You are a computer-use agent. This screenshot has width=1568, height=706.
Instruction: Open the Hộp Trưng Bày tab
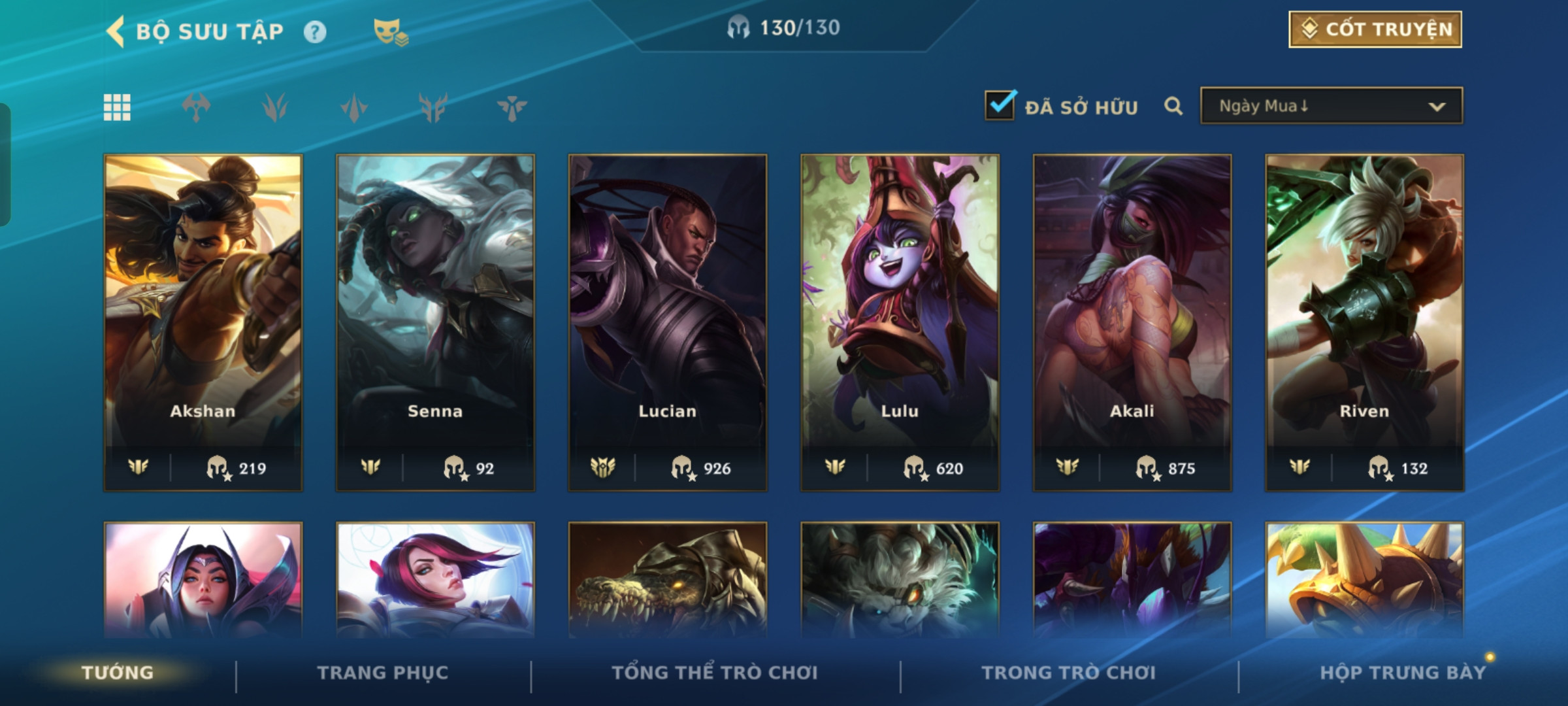tap(1402, 673)
